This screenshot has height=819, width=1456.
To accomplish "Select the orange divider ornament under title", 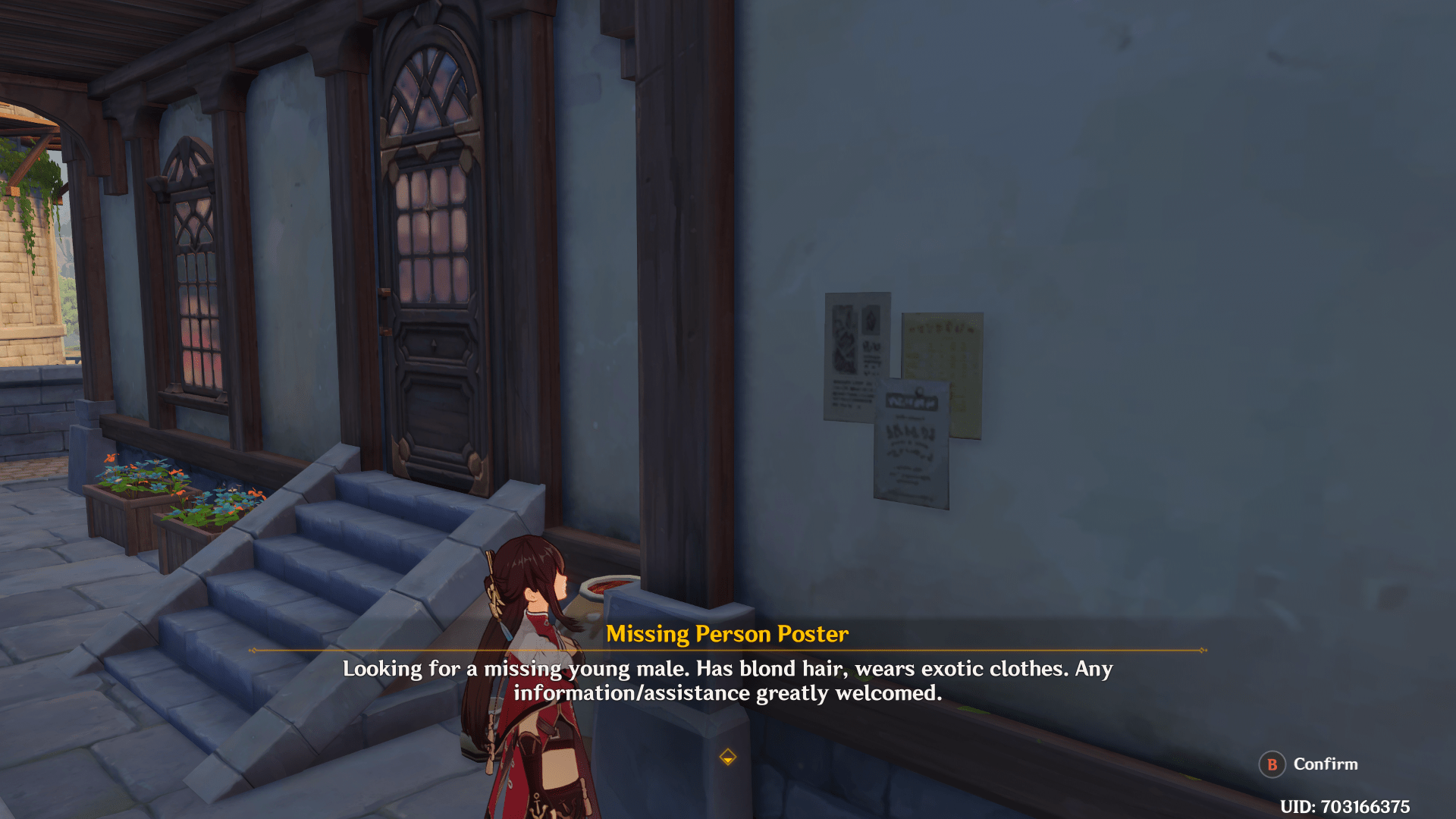I will coord(728,651).
